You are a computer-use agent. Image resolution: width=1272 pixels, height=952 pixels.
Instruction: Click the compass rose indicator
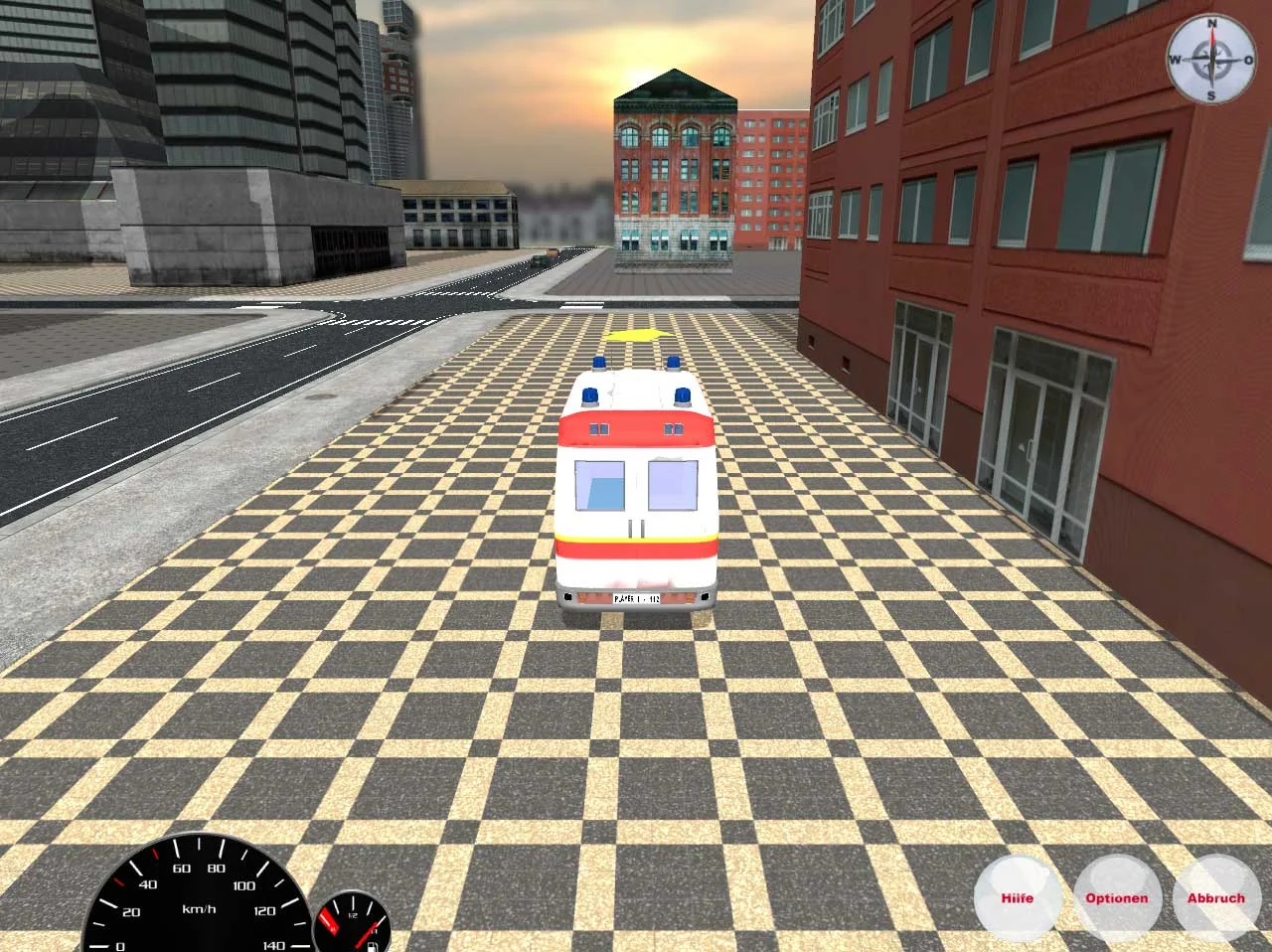click(x=1211, y=60)
